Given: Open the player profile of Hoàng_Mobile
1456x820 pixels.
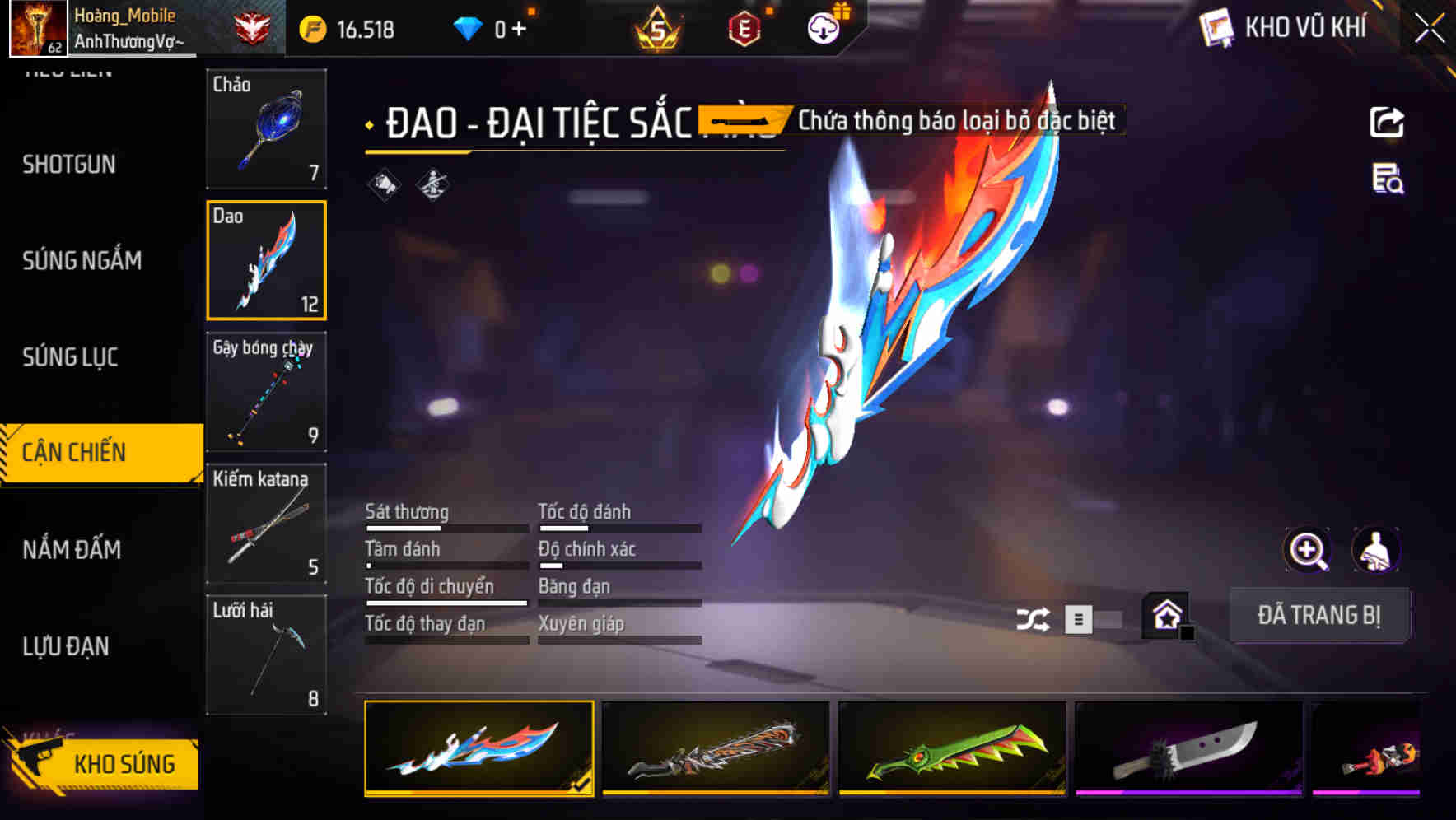Looking at the screenshot, I should tap(124, 25).
